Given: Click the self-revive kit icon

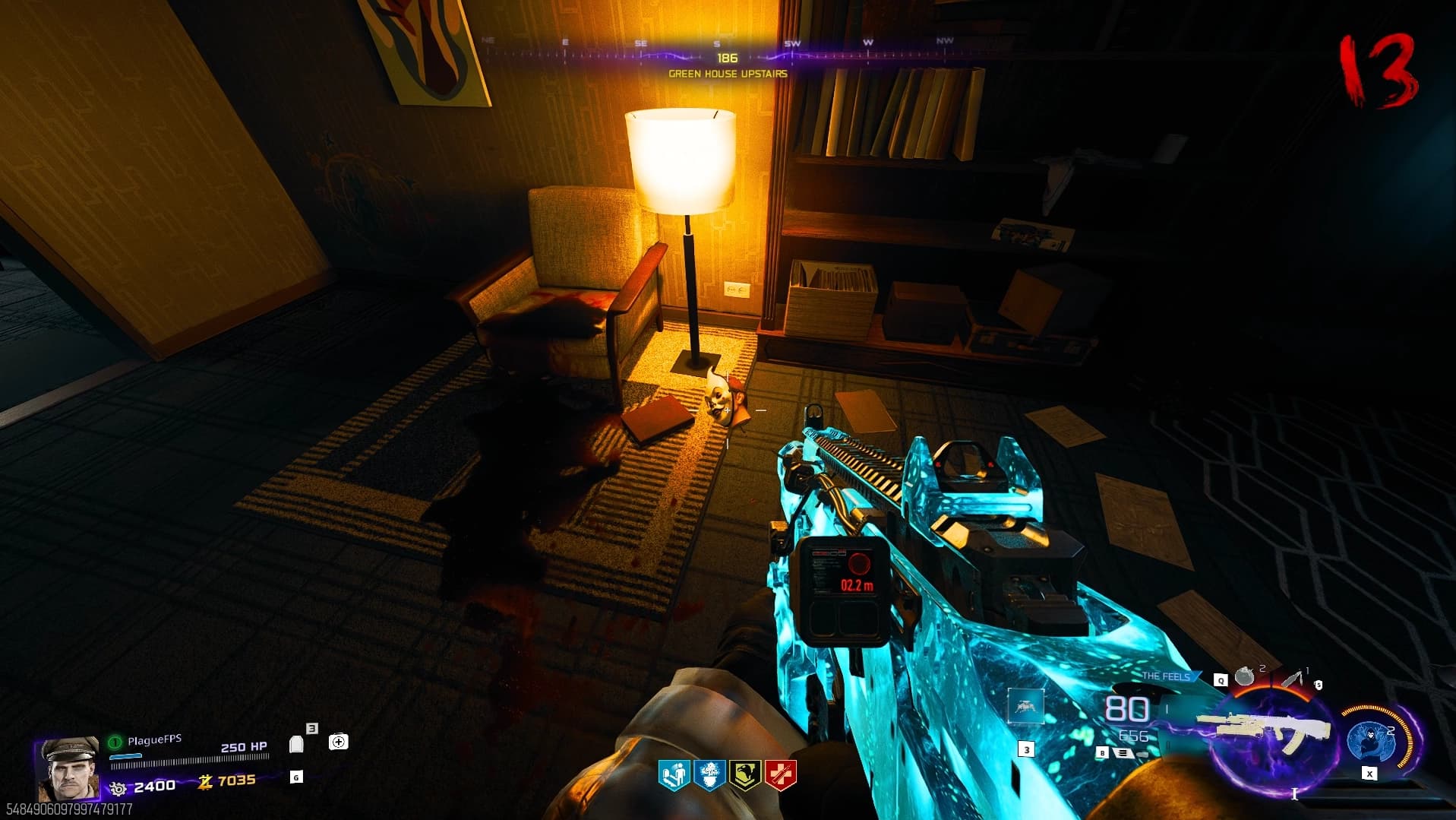Looking at the screenshot, I should click(x=338, y=742).
